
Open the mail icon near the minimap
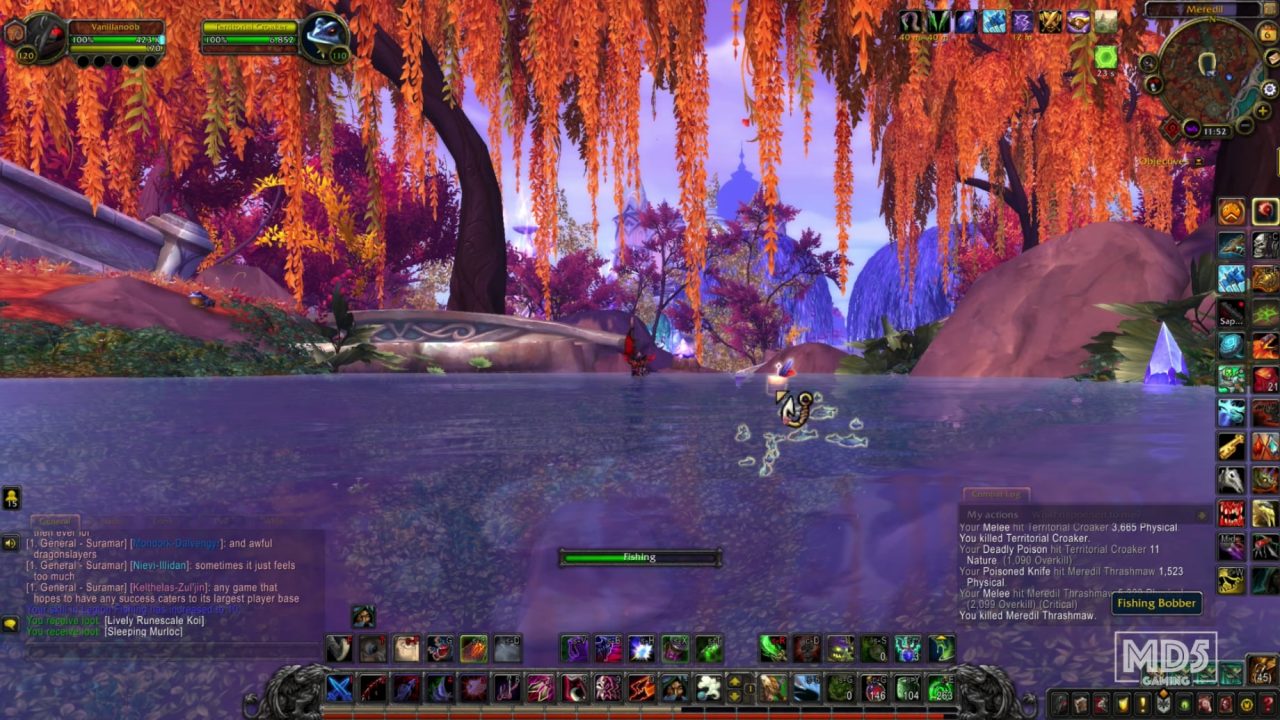click(x=1271, y=57)
